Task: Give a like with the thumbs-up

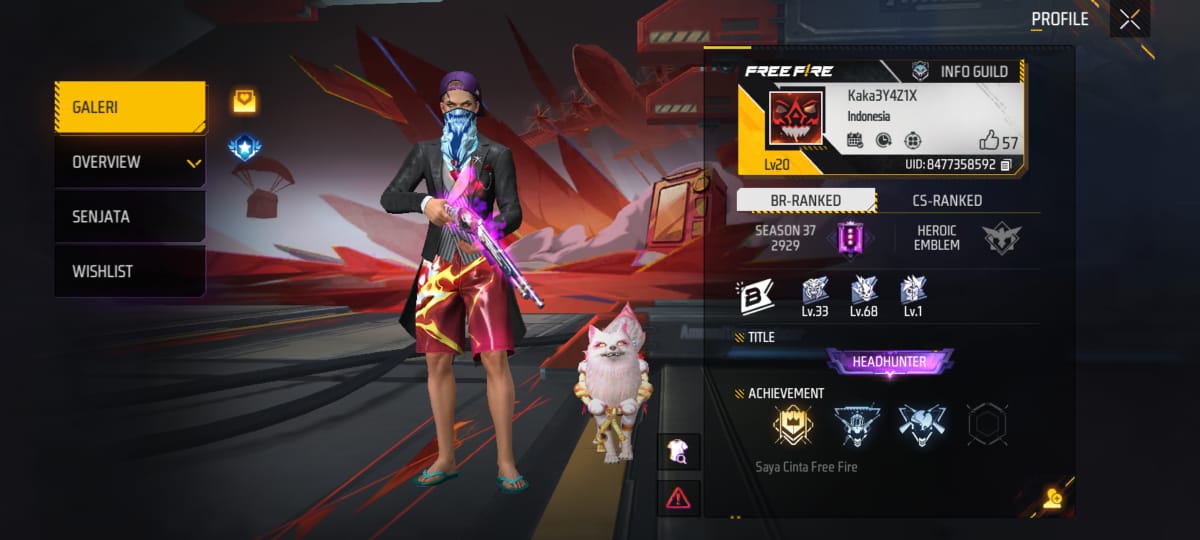Action: 990,141
